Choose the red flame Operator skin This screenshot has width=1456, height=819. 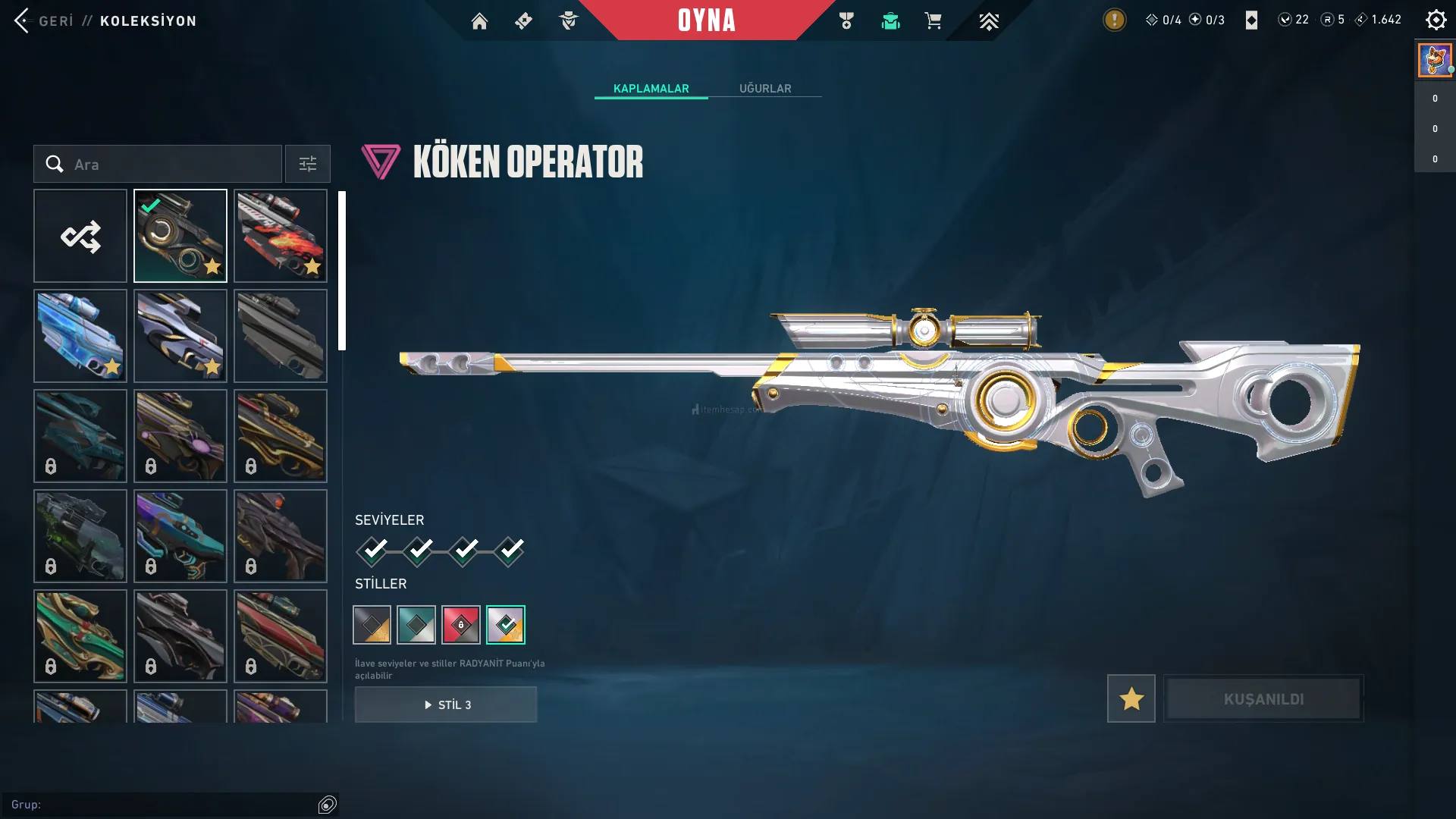281,236
